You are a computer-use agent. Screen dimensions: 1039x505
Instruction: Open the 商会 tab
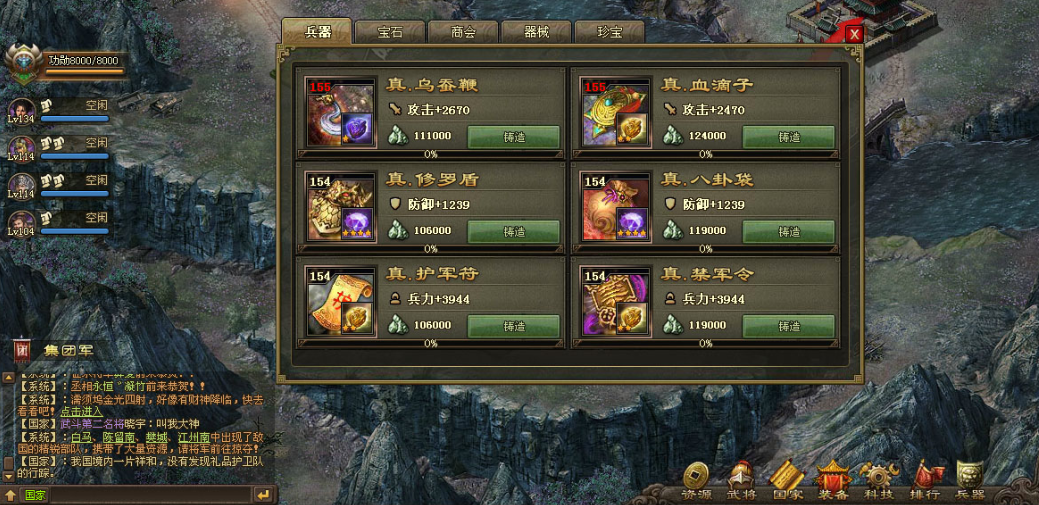tap(462, 33)
